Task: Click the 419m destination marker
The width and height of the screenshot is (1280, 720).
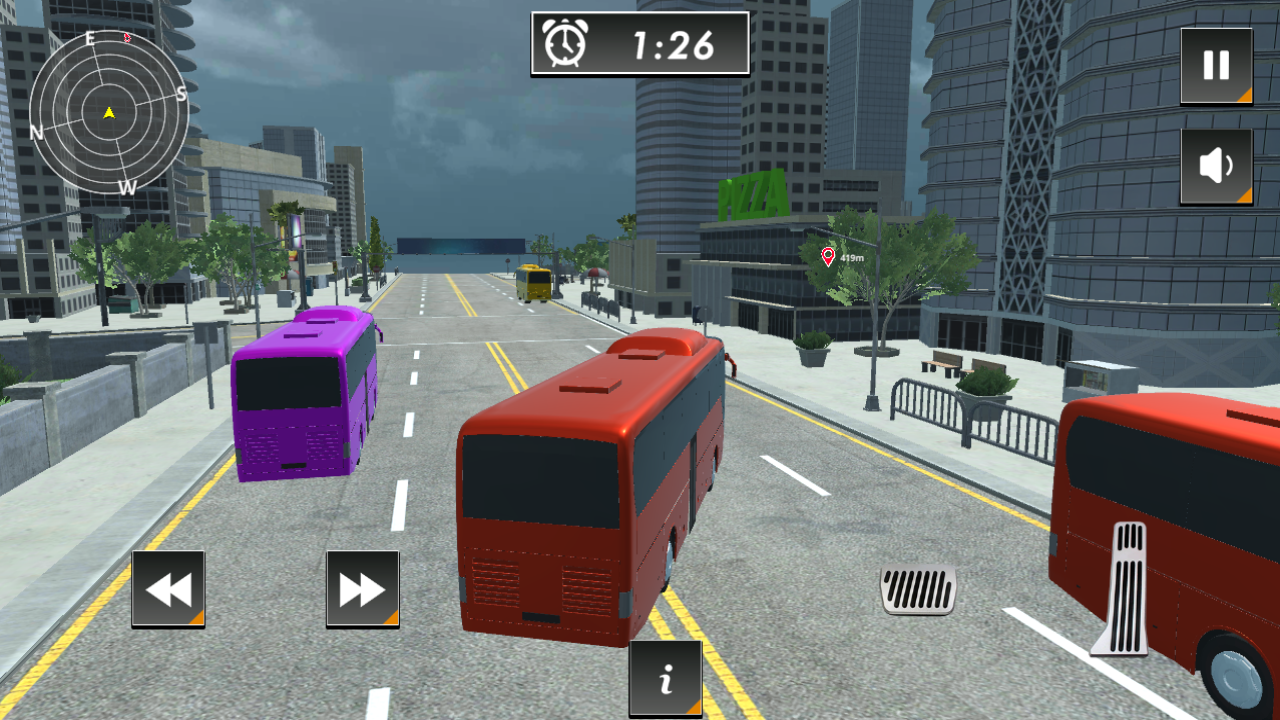Action: [x=830, y=258]
